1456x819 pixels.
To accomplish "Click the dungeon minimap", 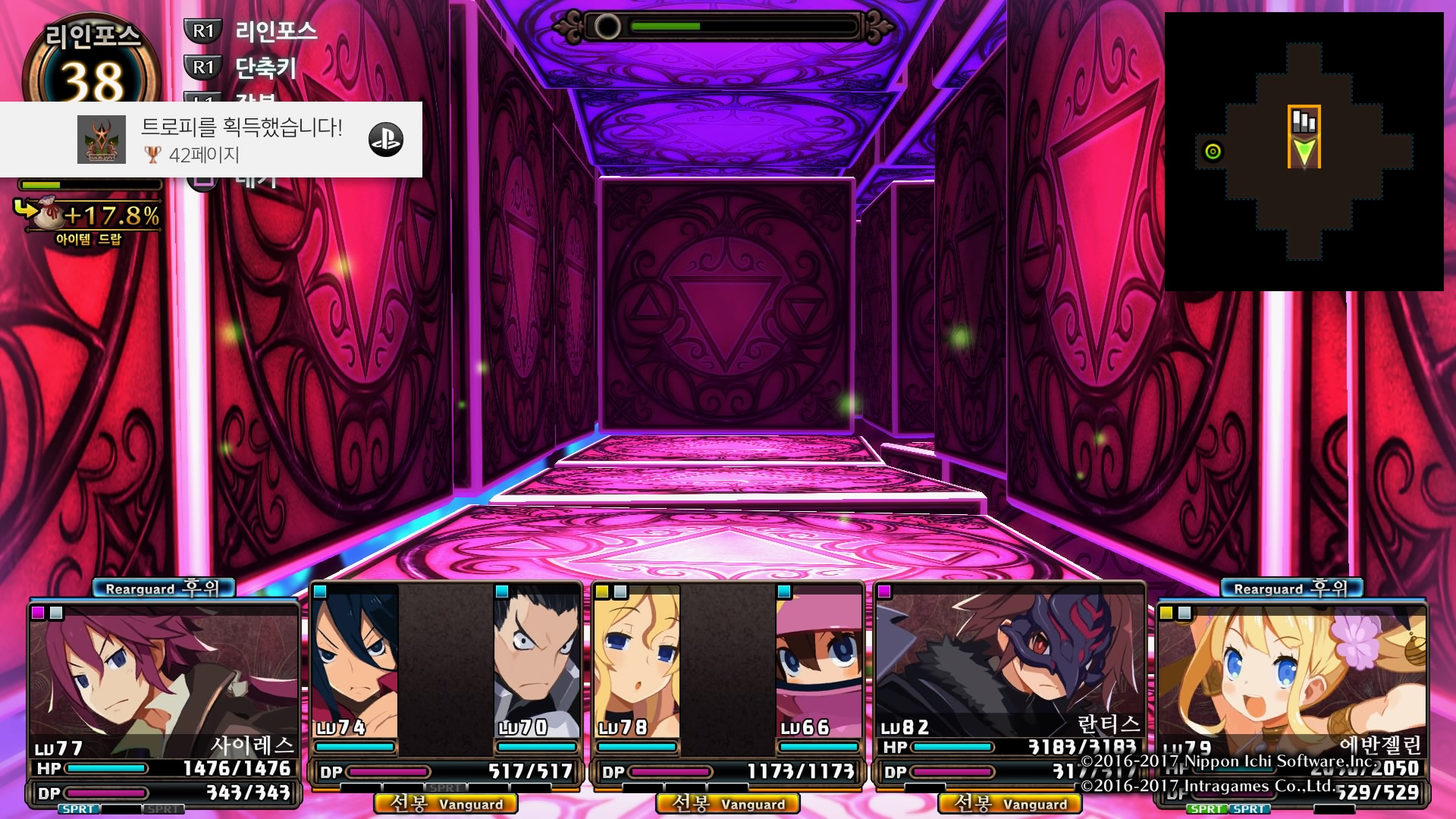I will coord(1304,152).
